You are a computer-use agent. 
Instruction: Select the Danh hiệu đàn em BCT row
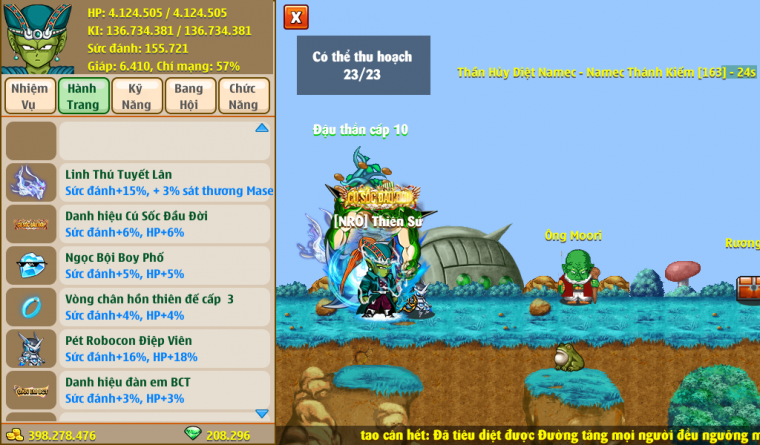click(165, 390)
